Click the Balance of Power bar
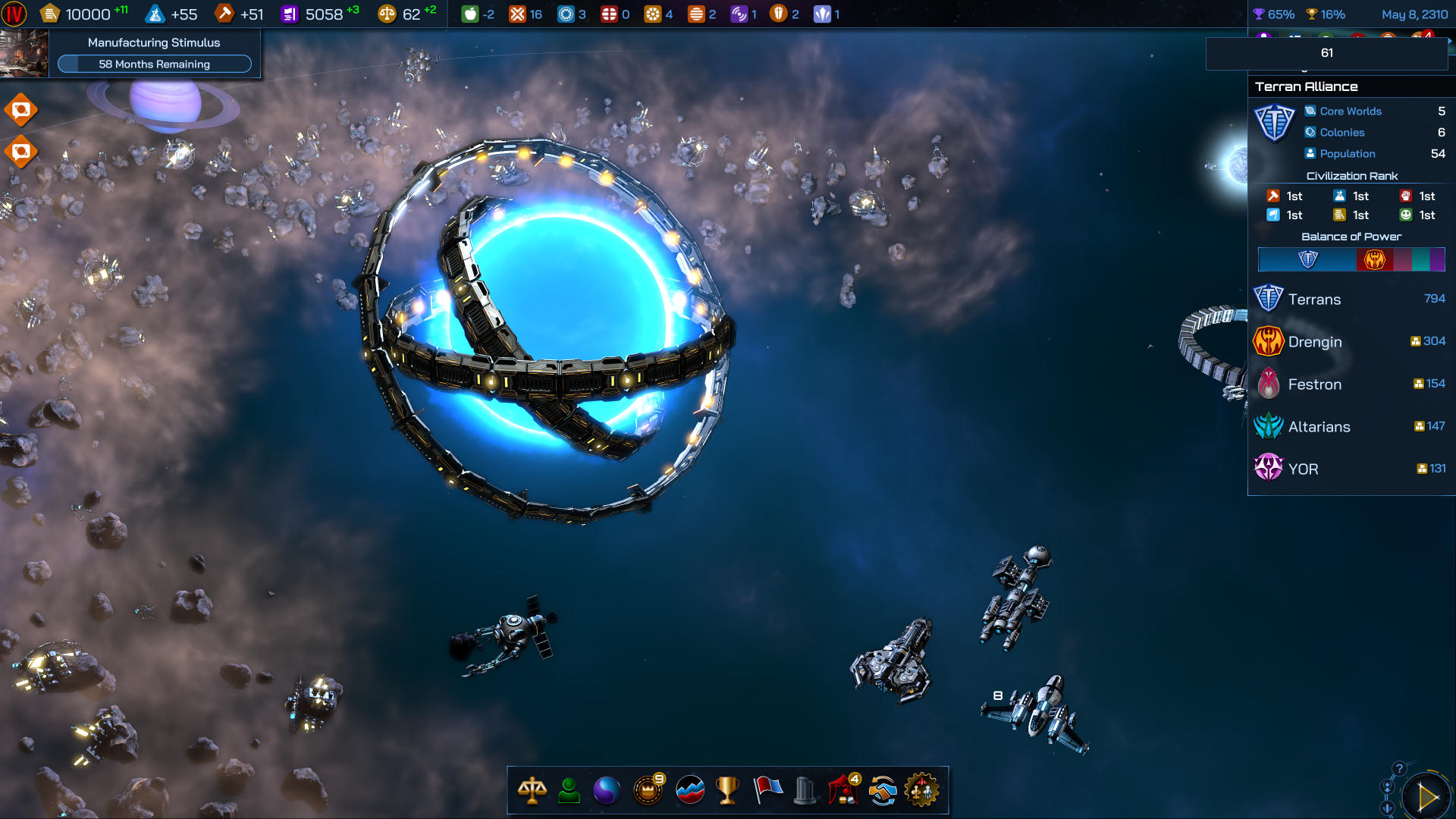The width and height of the screenshot is (1456, 819). coord(1352,260)
